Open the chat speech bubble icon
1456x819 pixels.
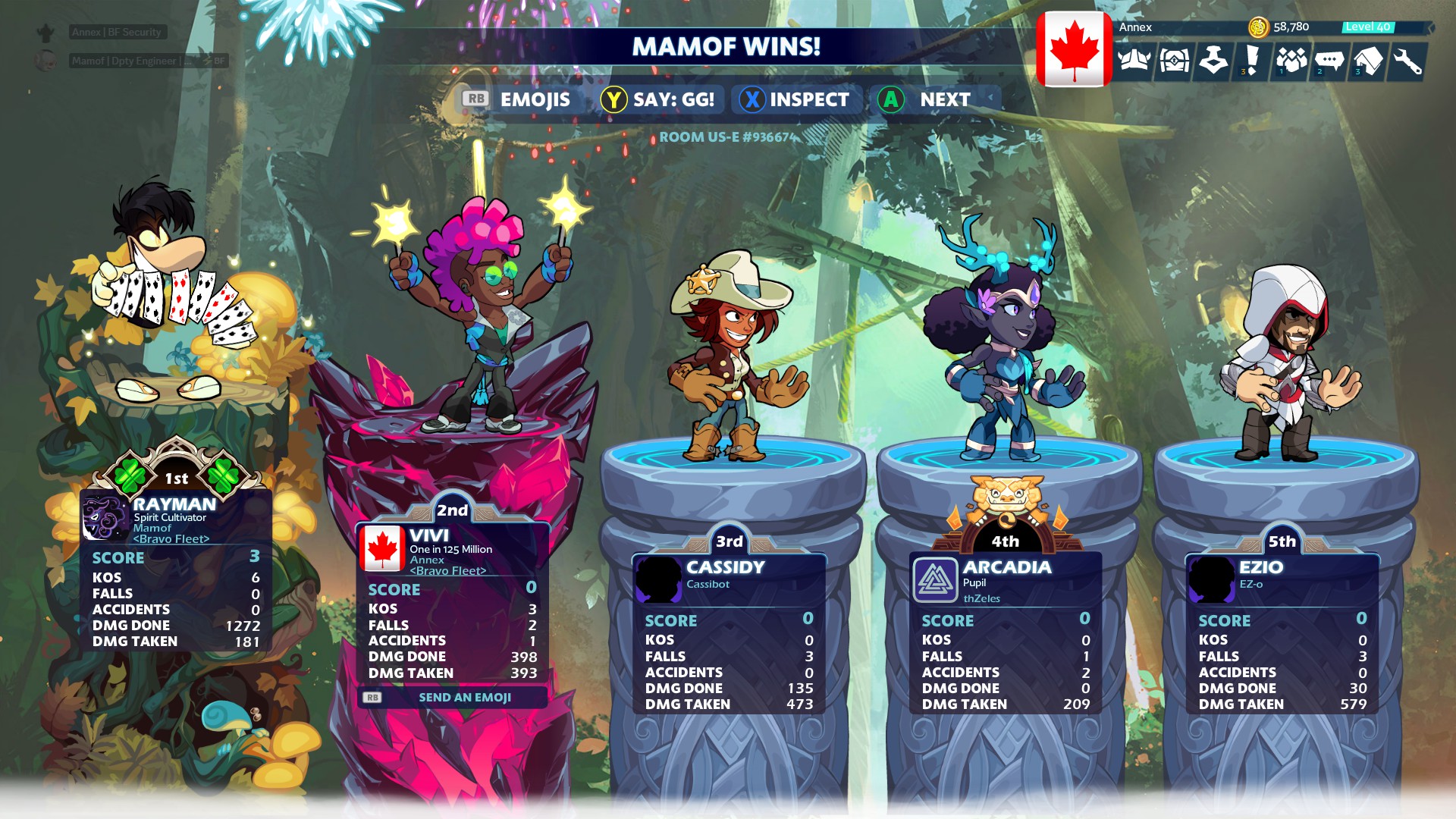click(x=1329, y=61)
